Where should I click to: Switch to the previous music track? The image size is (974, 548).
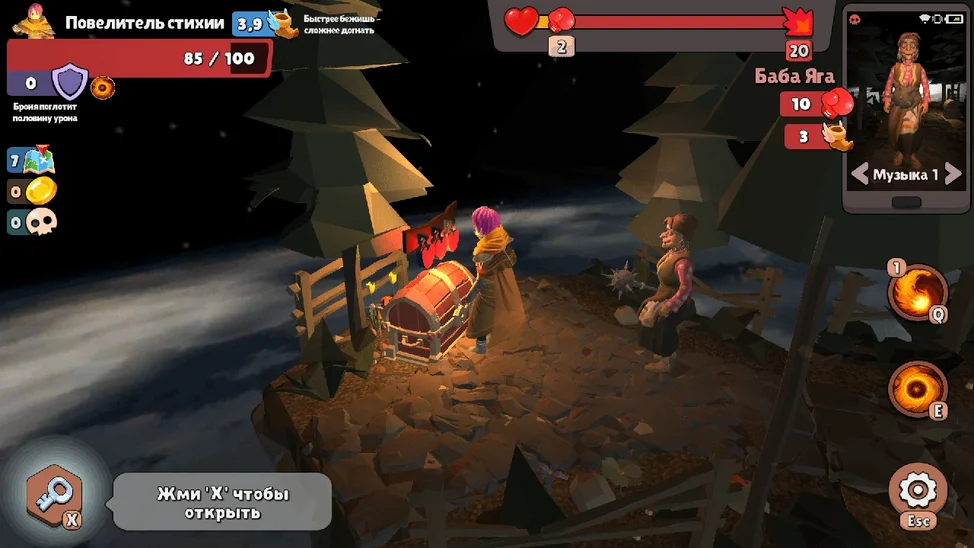click(859, 175)
